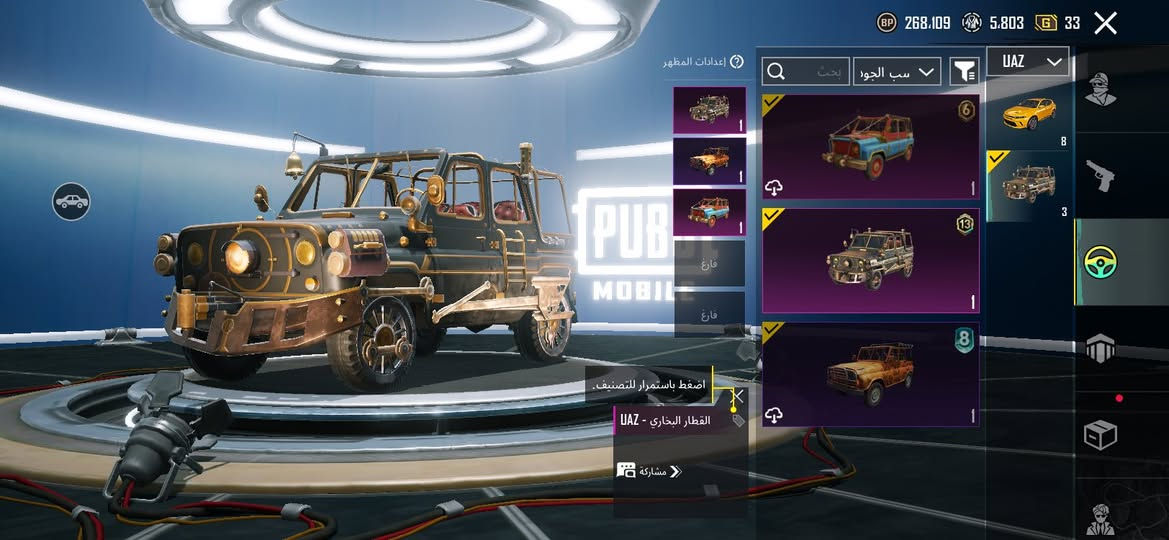Open the BP currency counter

pos(915,23)
